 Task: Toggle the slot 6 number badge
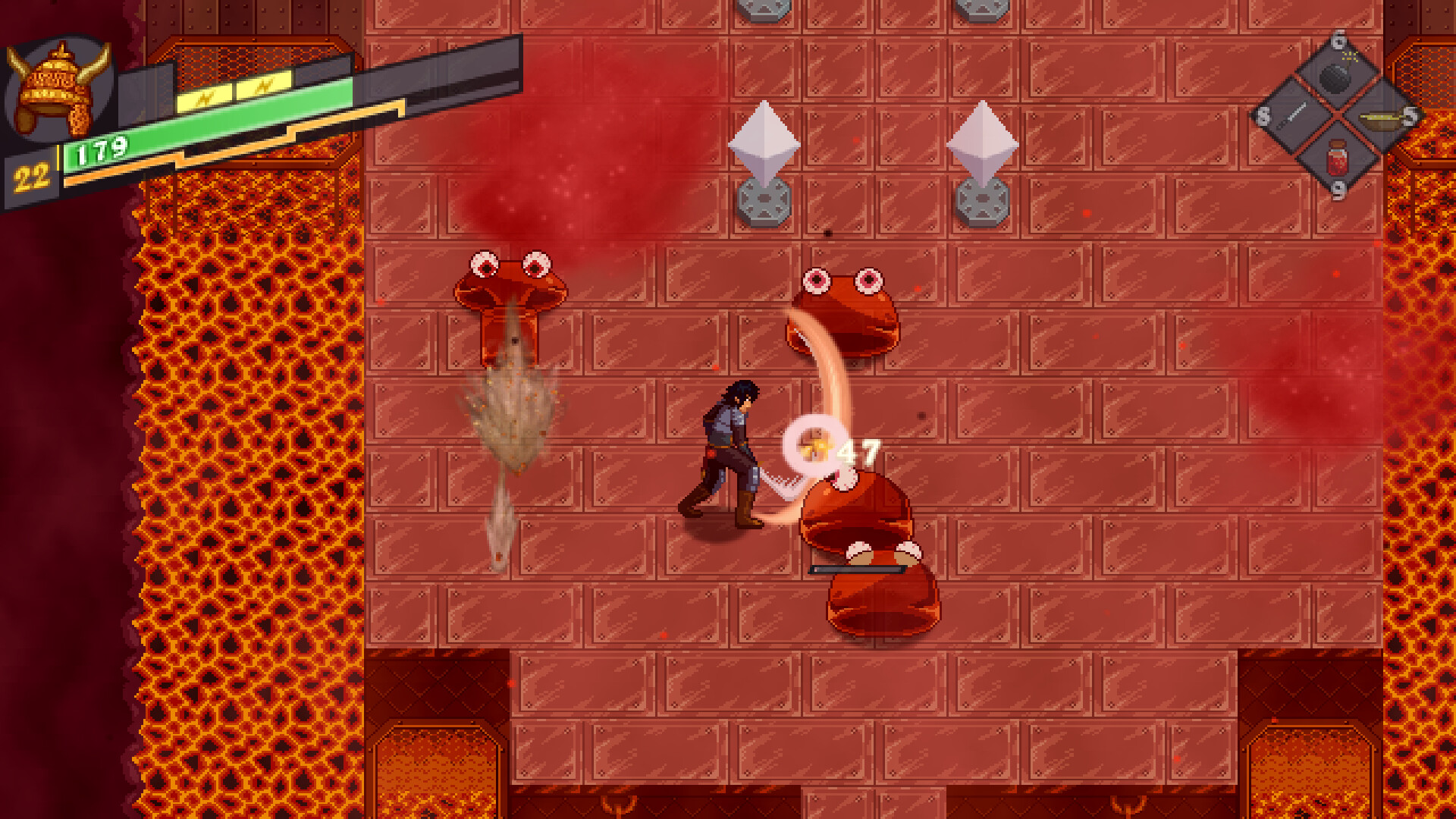pyautogui.click(x=1338, y=41)
